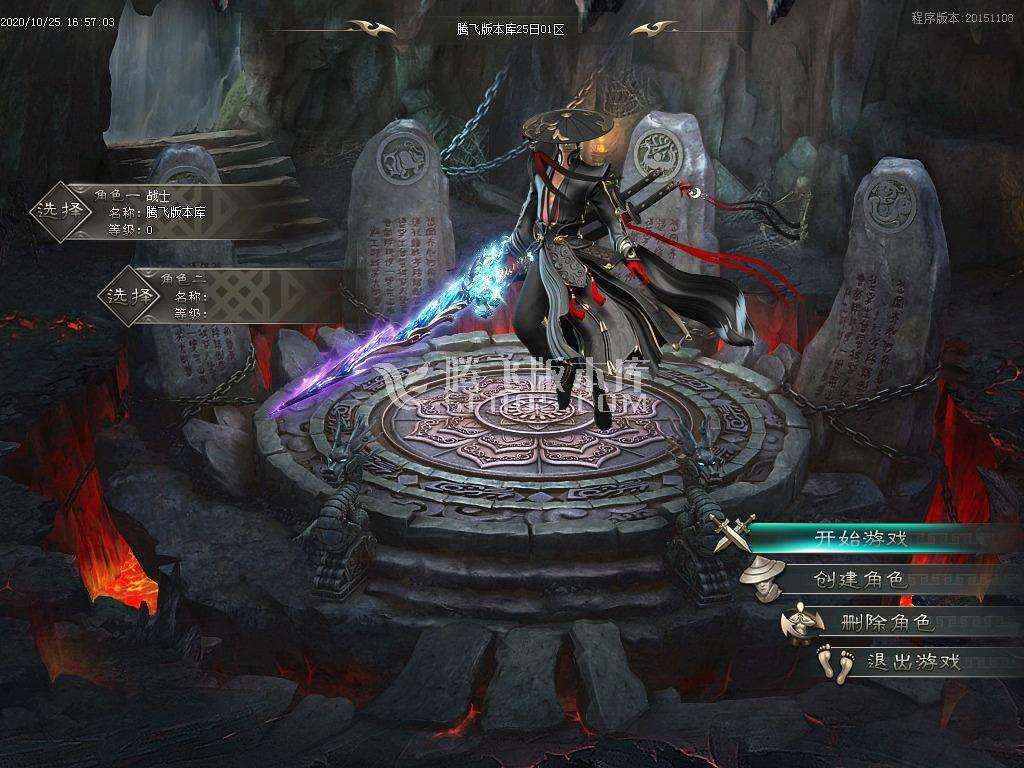This screenshot has height=768, width=1024.
Task: Select character one with its 选择 button
Action: click(59, 211)
